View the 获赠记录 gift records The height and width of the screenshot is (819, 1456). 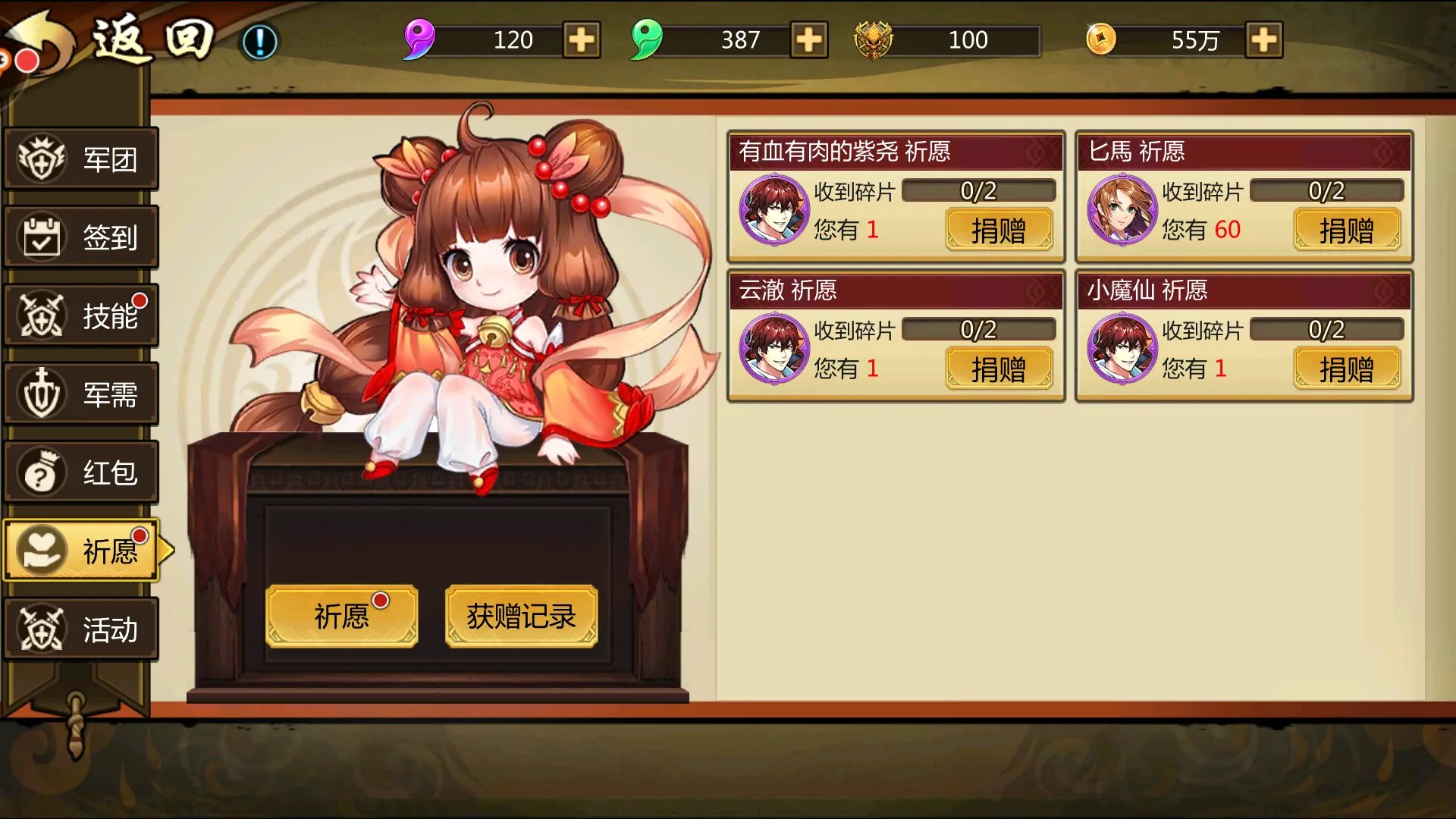point(521,616)
